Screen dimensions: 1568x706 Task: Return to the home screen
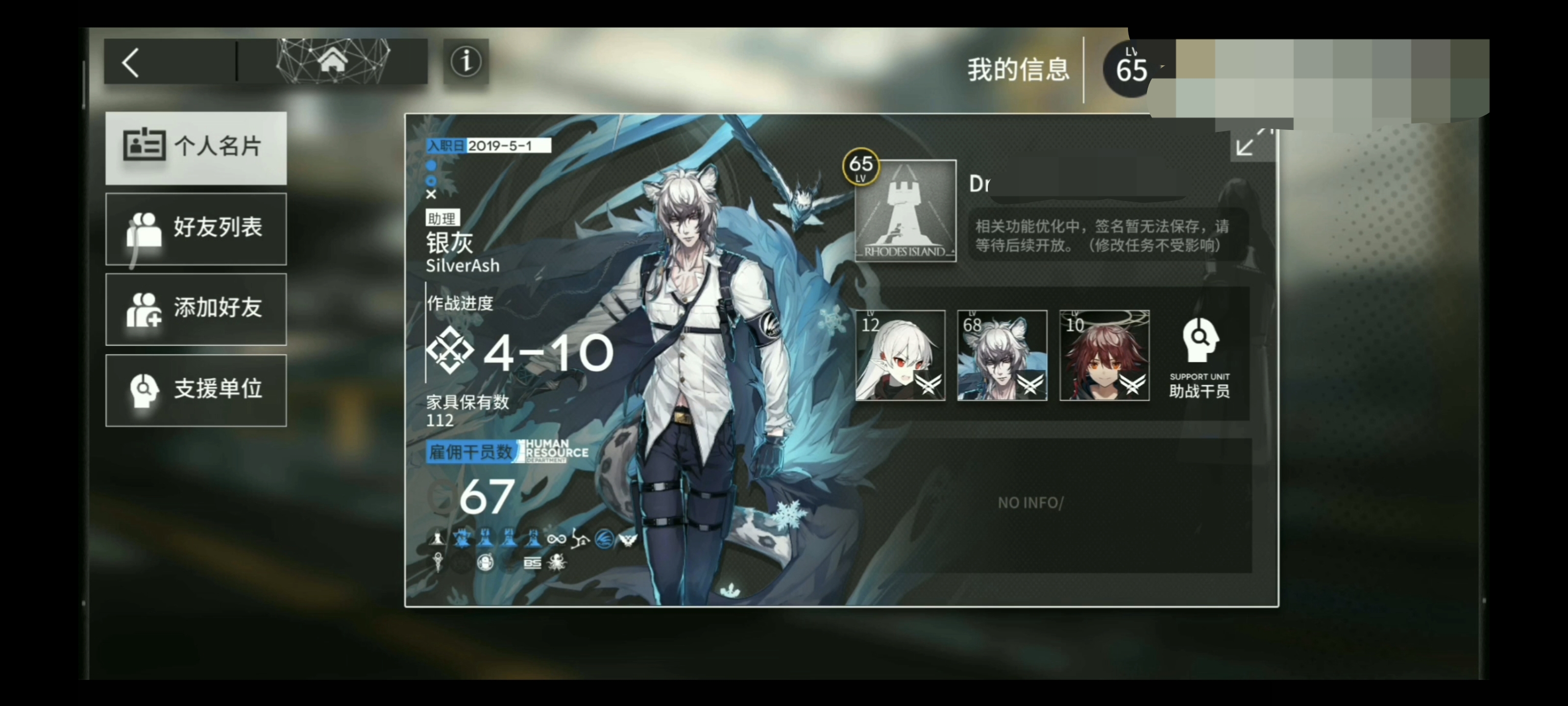tap(332, 61)
